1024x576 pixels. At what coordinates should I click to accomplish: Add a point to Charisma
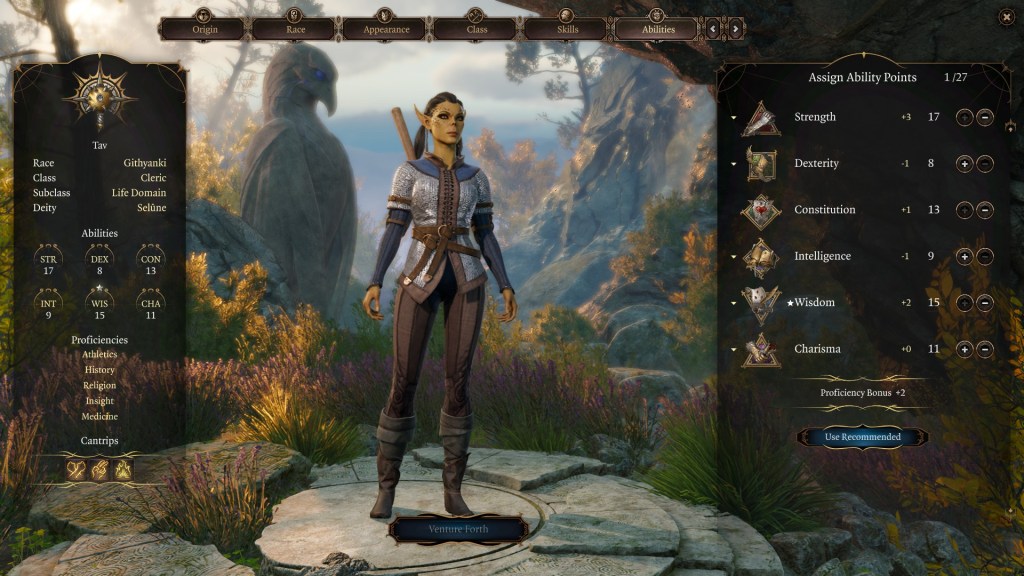click(x=964, y=350)
